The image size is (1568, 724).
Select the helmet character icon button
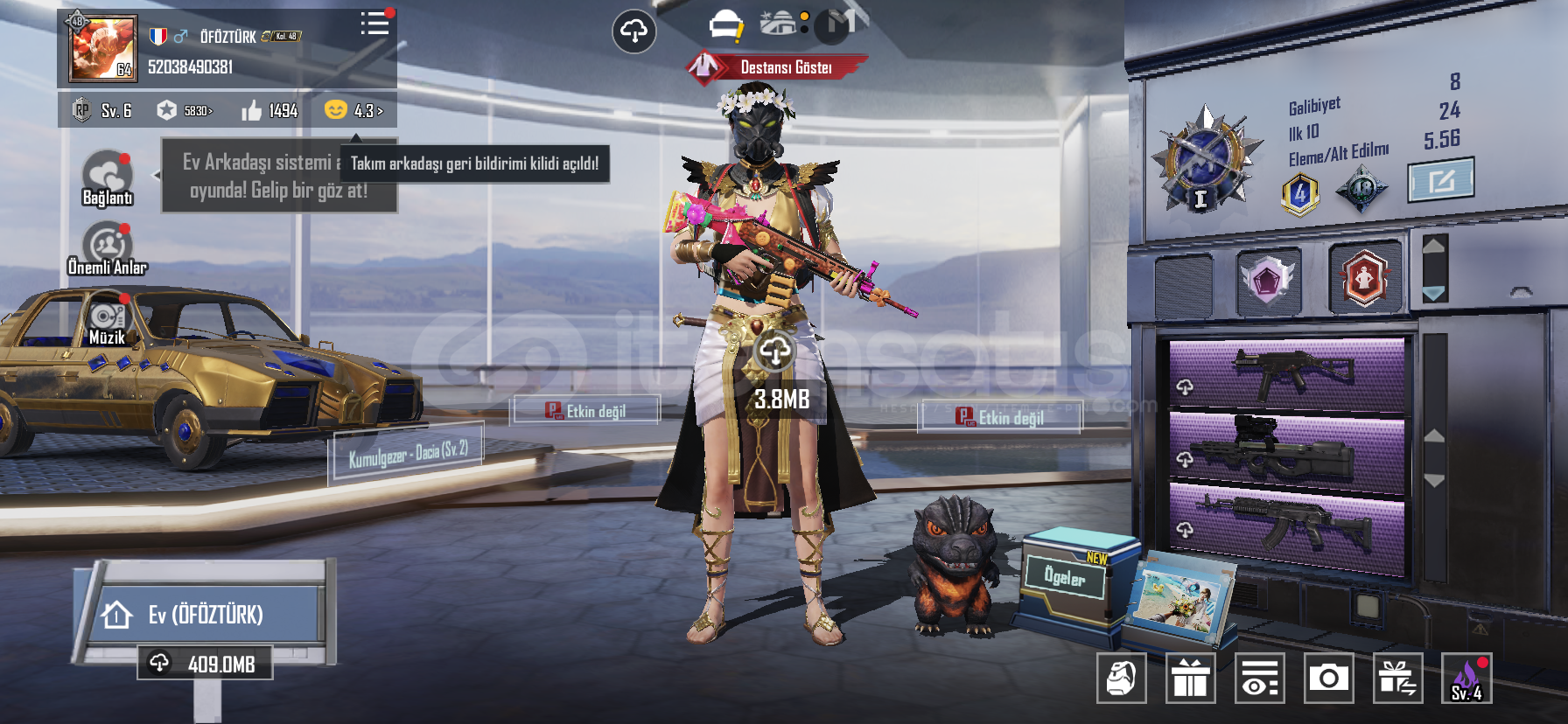(x=1121, y=679)
